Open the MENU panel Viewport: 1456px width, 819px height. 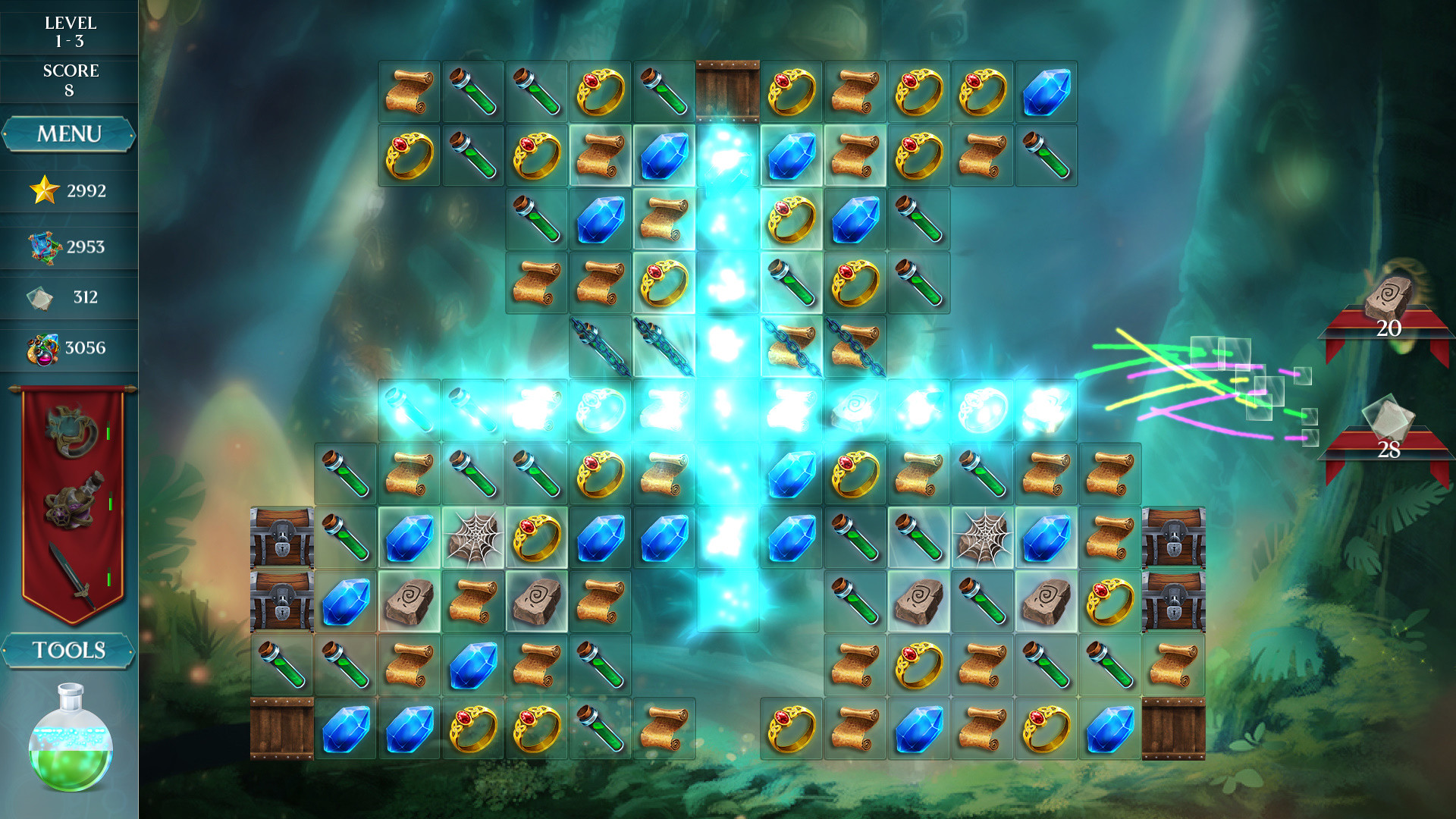tap(68, 133)
